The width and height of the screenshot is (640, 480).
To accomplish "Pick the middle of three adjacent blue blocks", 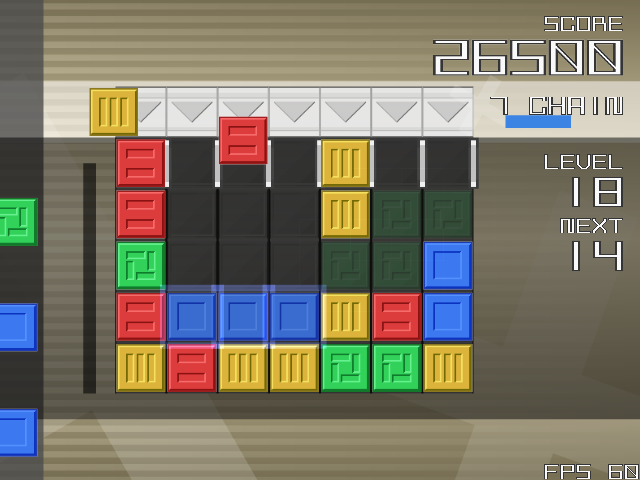I will tap(243, 316).
